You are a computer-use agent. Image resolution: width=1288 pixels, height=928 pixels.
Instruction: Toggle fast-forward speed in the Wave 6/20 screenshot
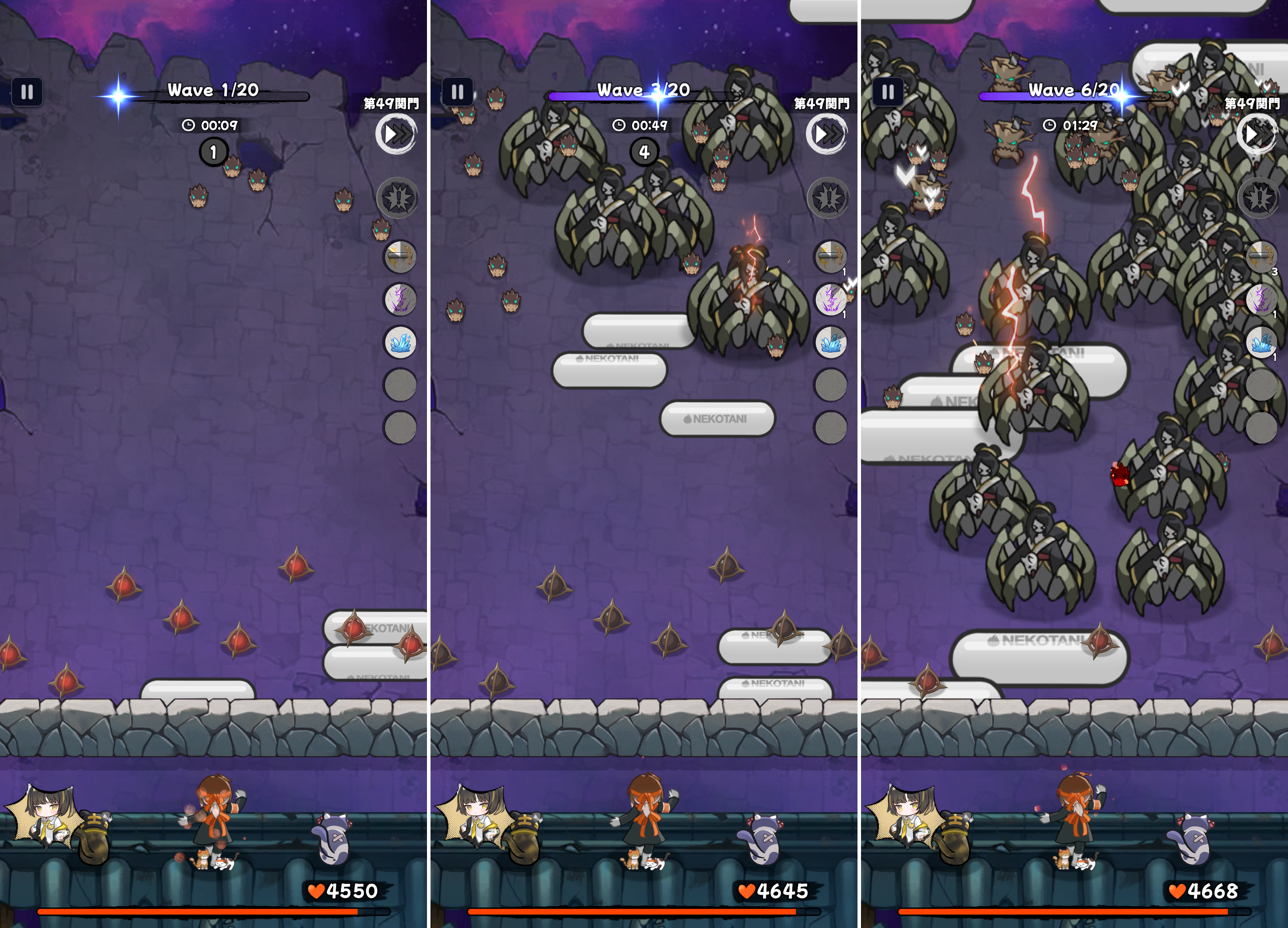[x=1257, y=134]
